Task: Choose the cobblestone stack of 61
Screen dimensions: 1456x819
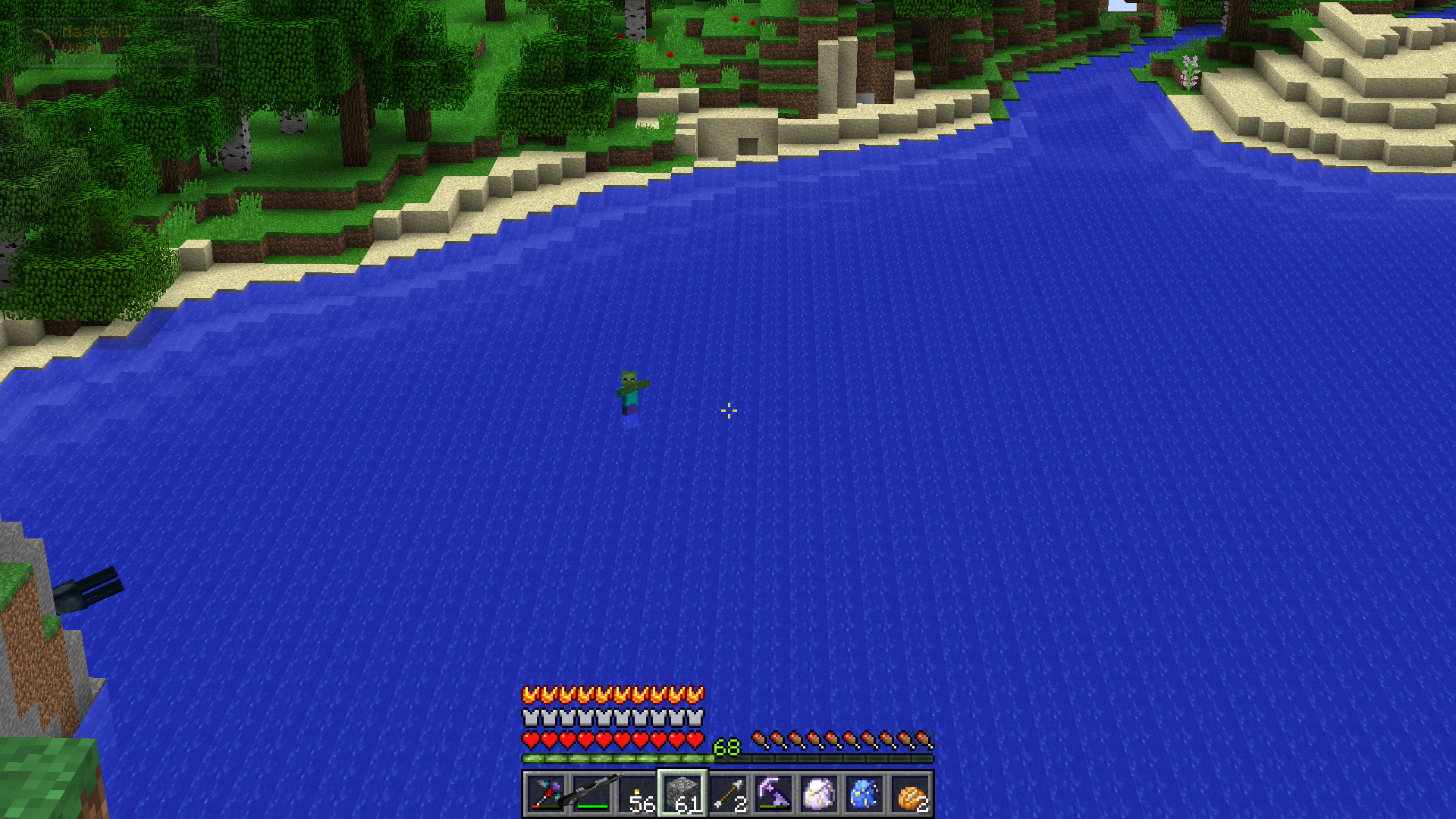Action: pyautogui.click(x=682, y=794)
